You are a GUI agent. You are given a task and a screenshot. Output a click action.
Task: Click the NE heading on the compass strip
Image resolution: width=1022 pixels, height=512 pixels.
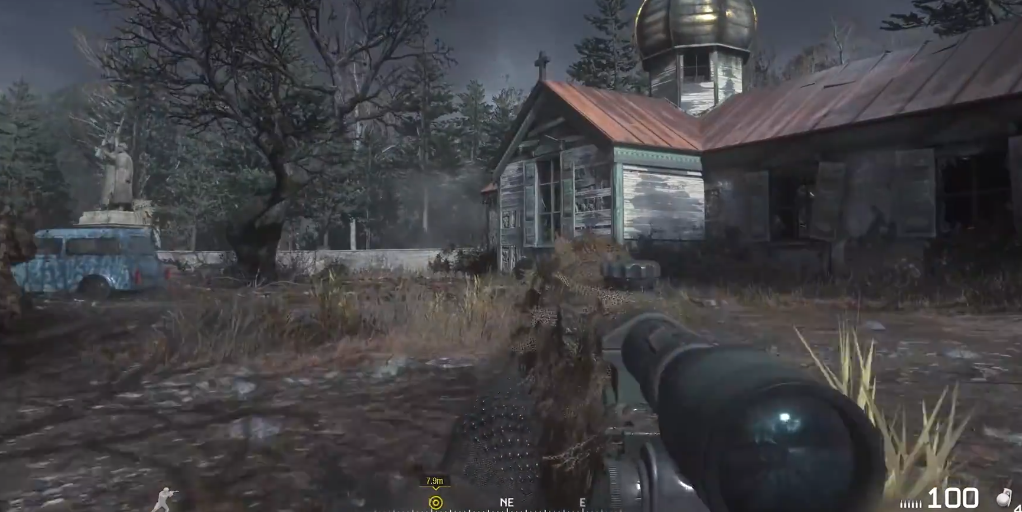pyautogui.click(x=507, y=503)
